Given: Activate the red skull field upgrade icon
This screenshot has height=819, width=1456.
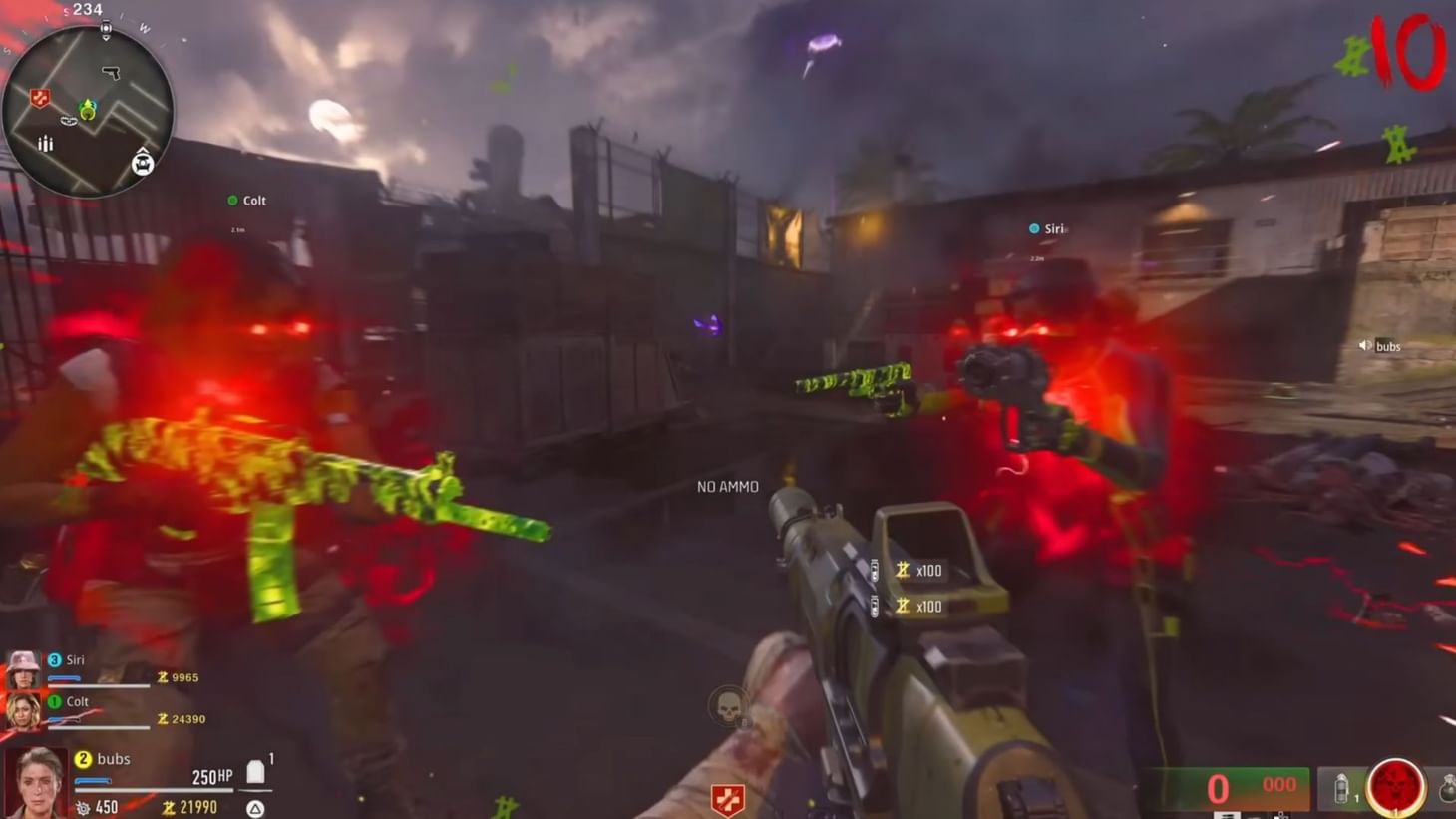Looking at the screenshot, I should (1396, 784).
